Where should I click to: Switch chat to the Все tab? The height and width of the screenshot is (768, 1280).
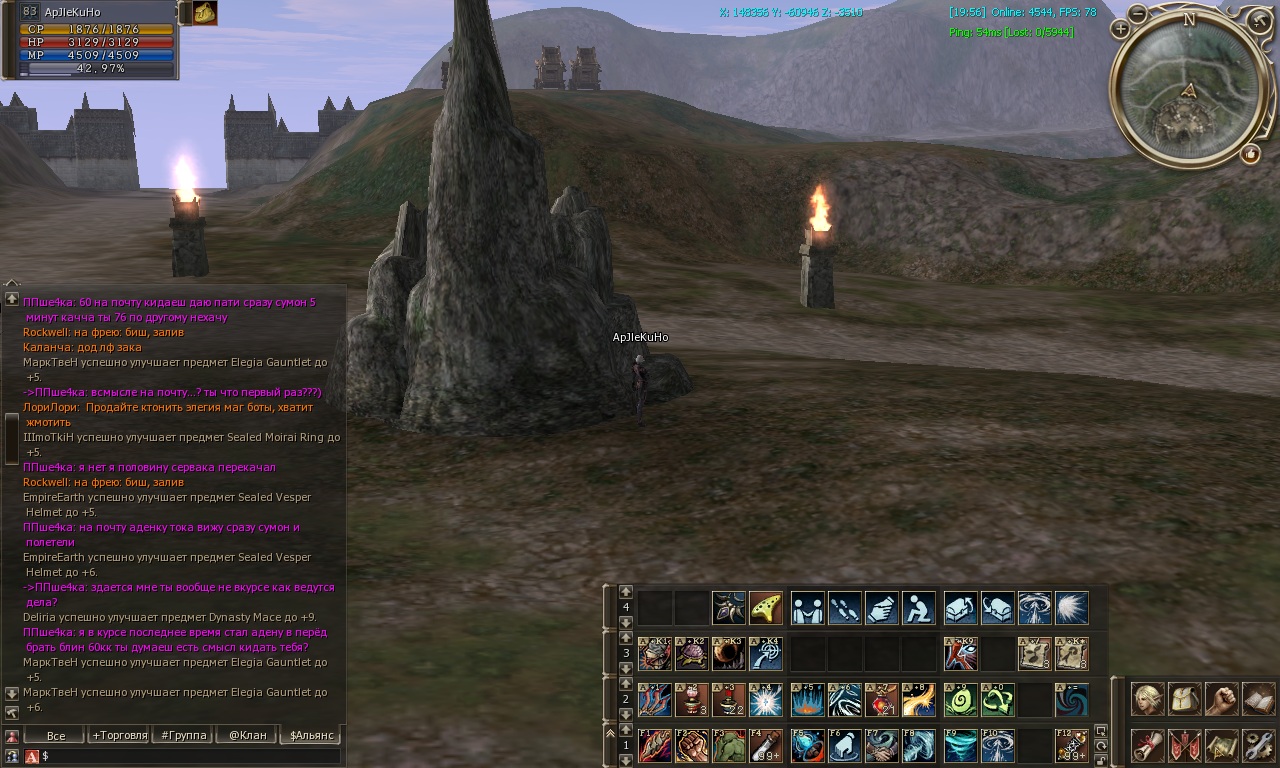point(56,735)
